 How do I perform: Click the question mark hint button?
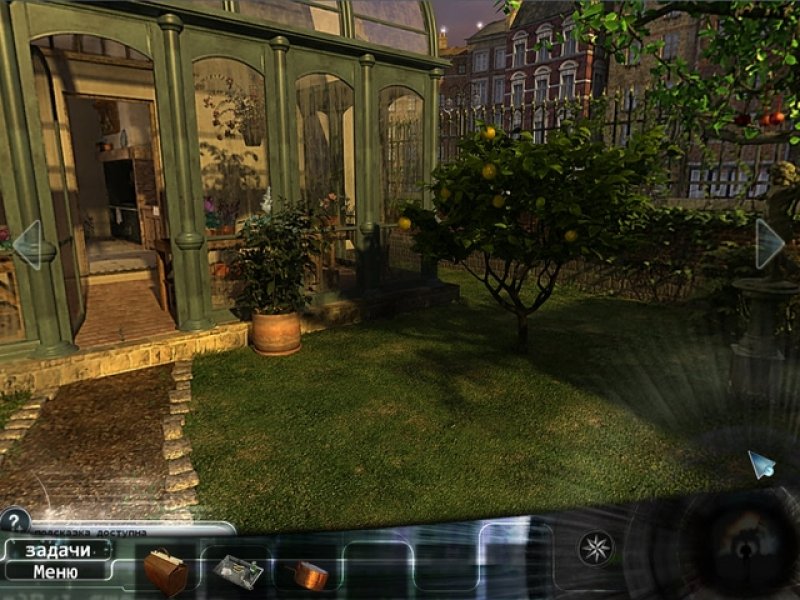tap(14, 520)
